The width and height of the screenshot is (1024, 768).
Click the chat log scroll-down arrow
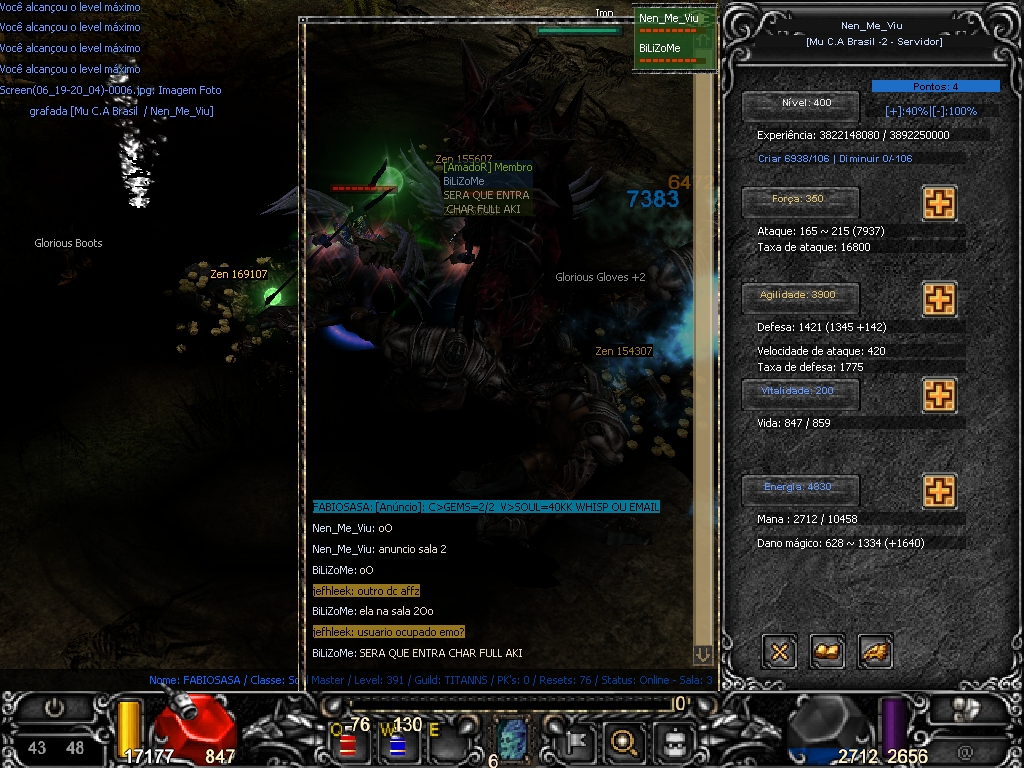point(703,654)
